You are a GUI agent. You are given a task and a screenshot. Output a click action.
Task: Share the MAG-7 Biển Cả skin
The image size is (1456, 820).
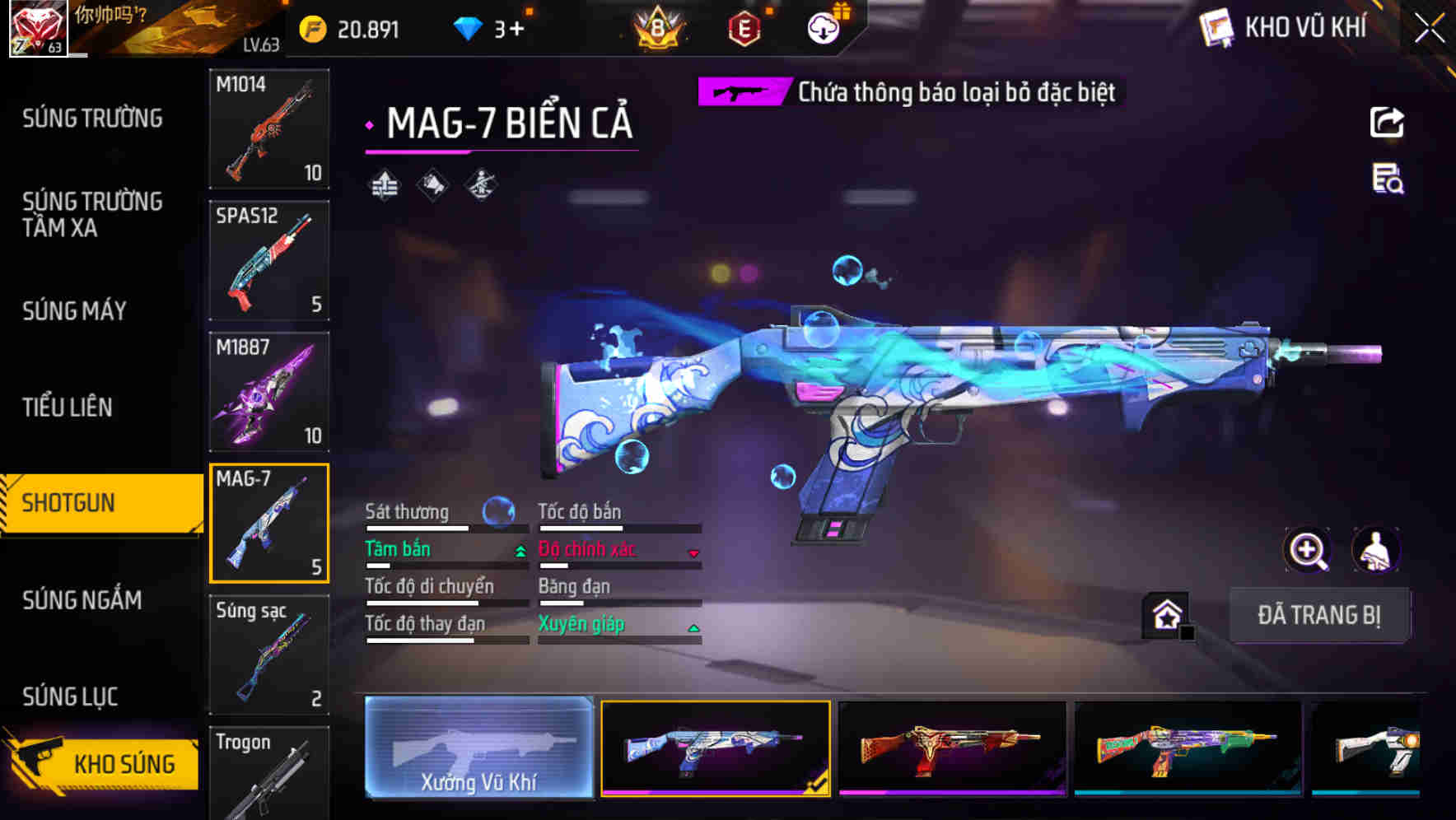click(x=1387, y=123)
